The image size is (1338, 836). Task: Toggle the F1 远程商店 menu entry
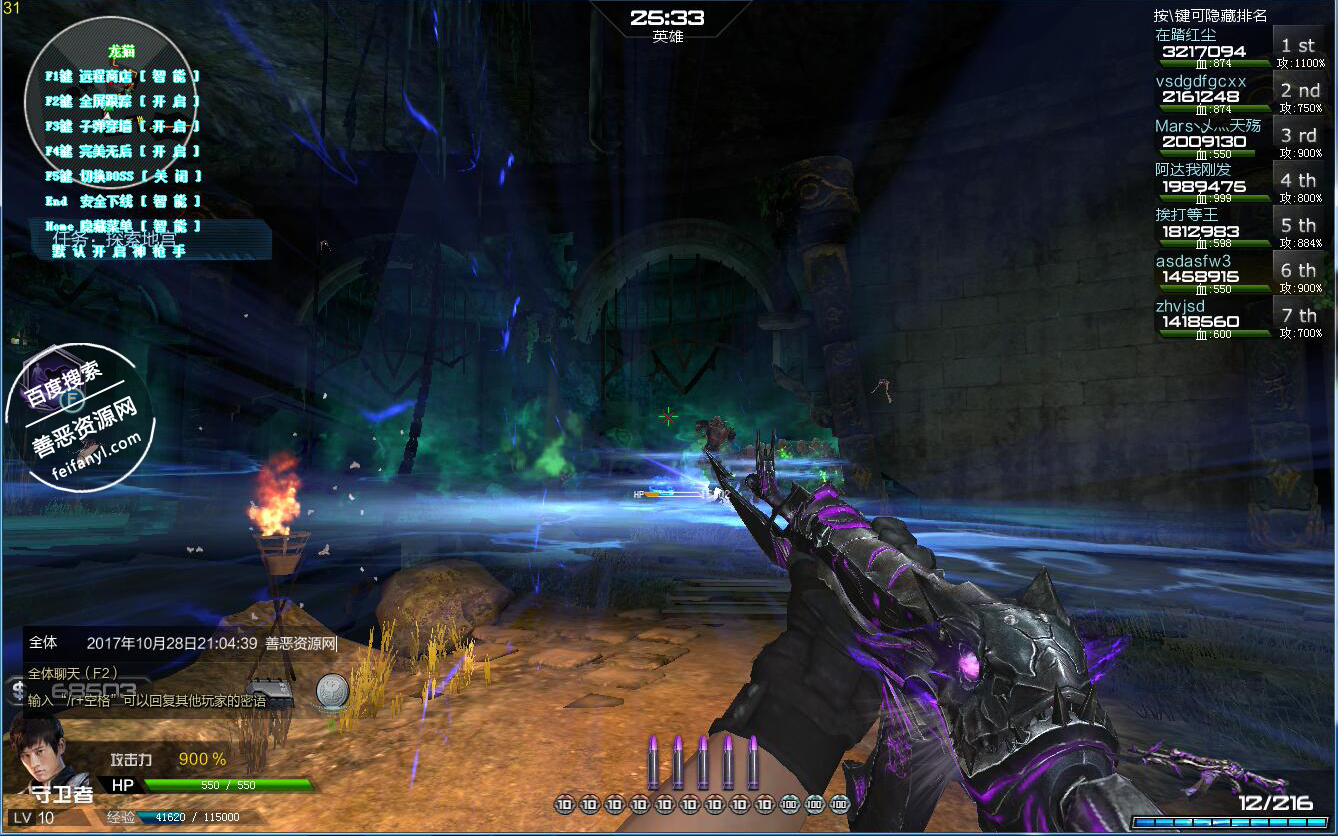pyautogui.click(x=123, y=76)
